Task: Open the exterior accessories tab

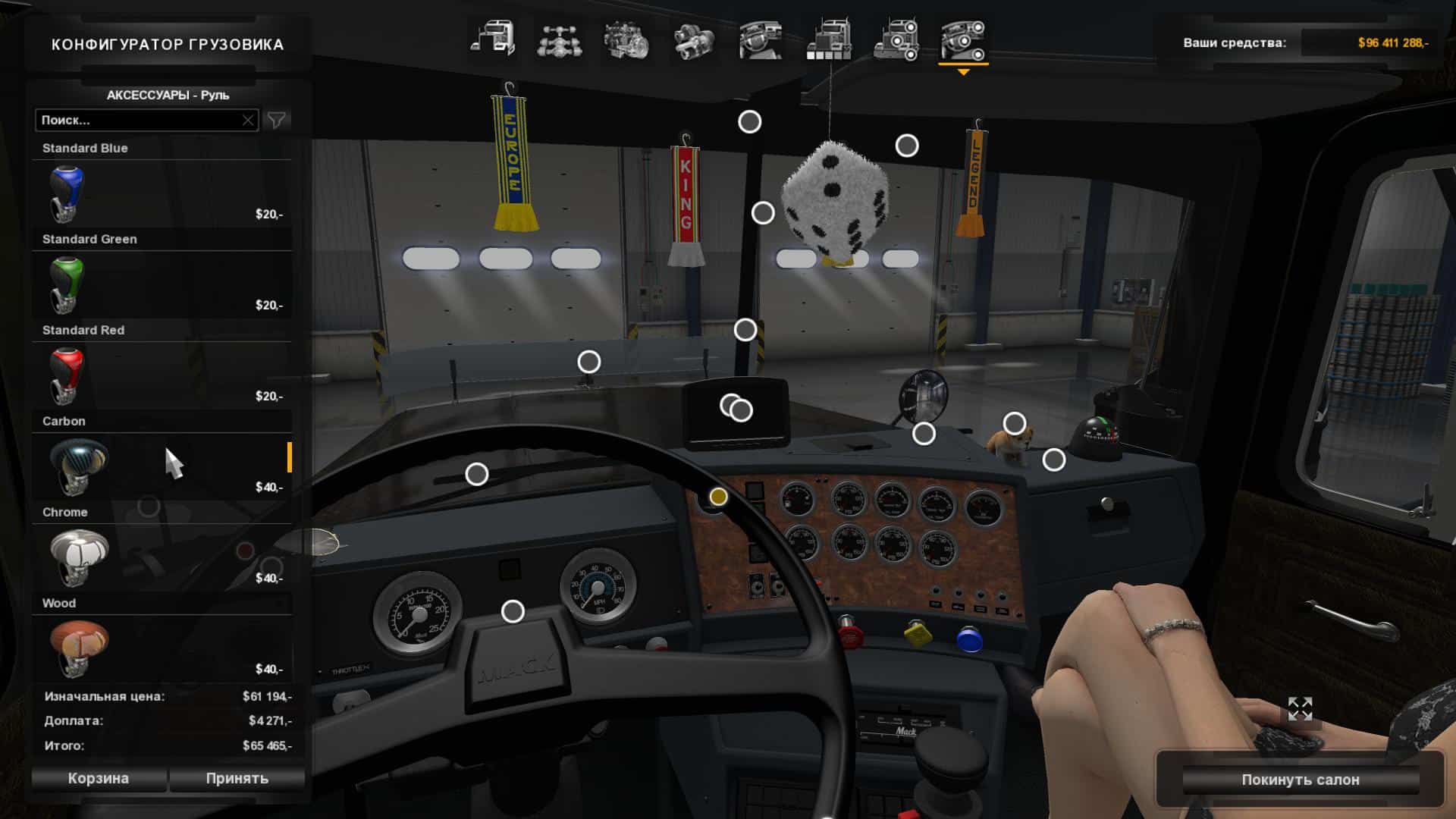Action: (896, 39)
